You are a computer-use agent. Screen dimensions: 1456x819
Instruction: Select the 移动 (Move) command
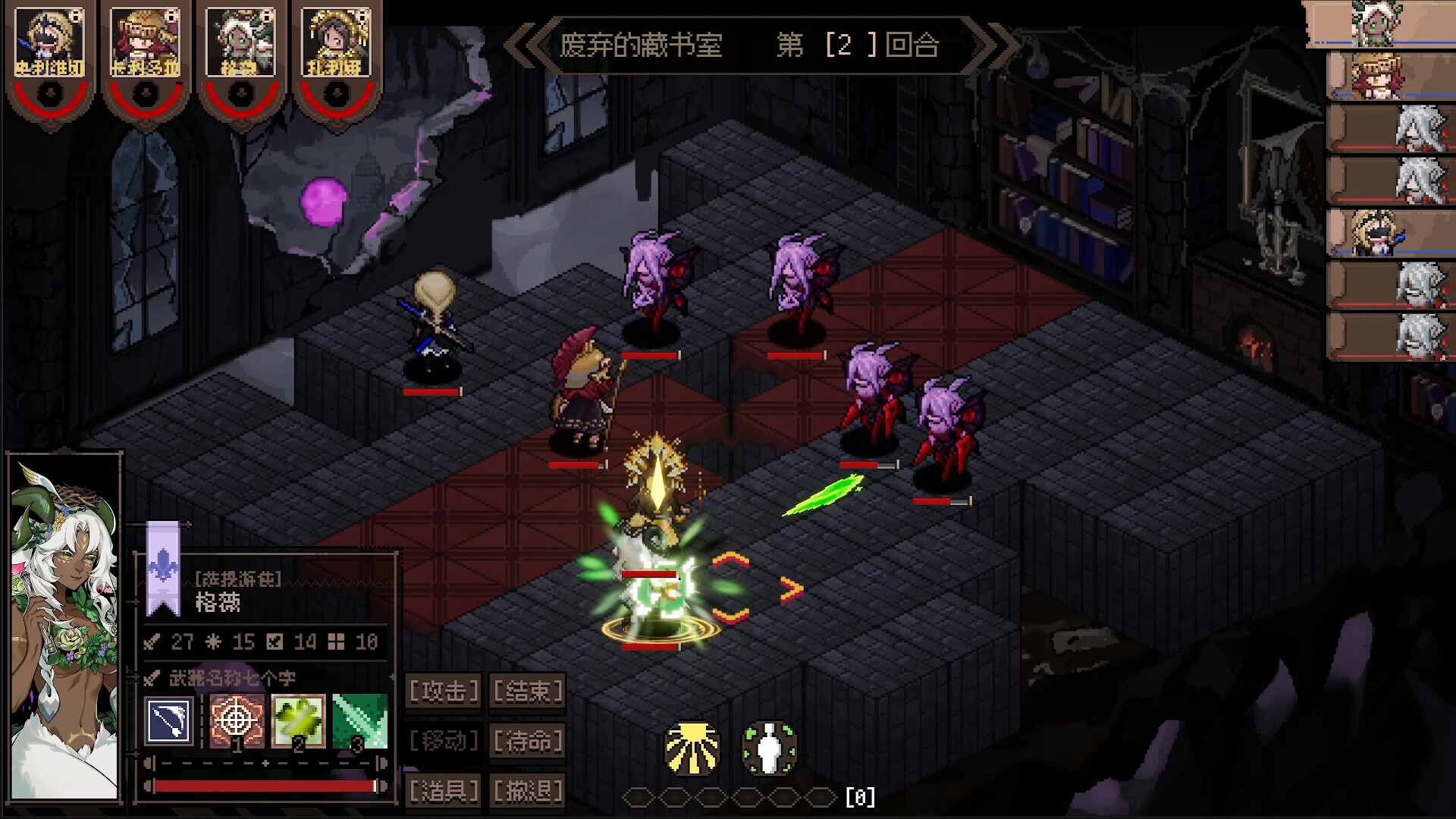point(444,741)
